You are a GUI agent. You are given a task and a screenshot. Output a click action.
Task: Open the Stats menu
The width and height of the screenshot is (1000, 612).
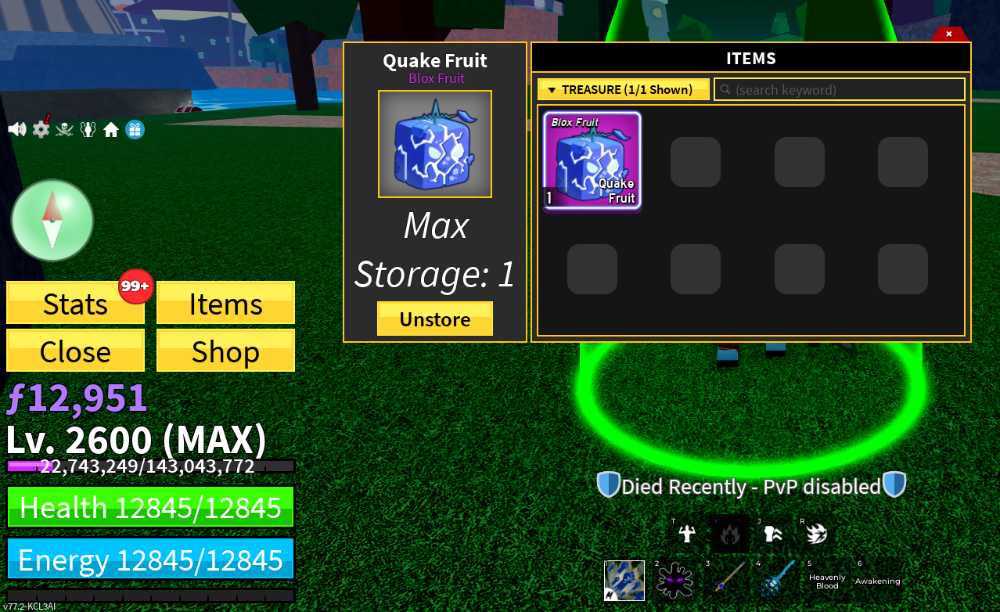[75, 304]
